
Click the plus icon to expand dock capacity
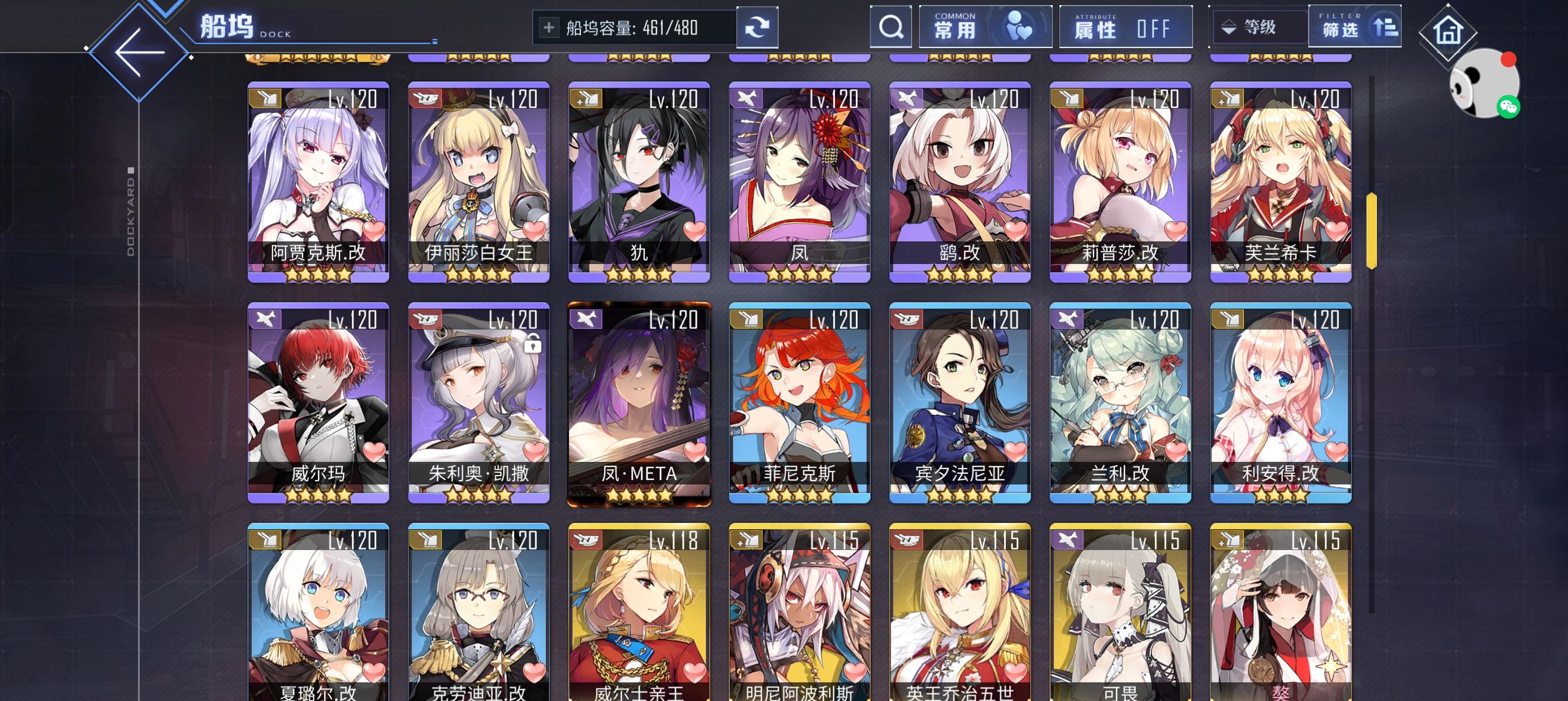click(550, 27)
